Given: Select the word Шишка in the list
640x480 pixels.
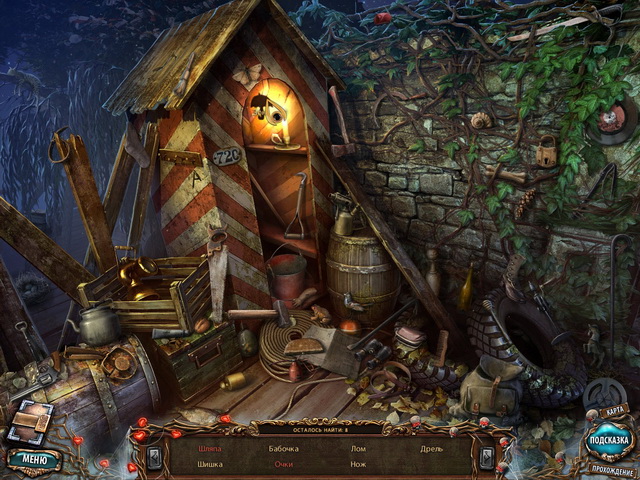Looking at the screenshot, I should tap(209, 465).
